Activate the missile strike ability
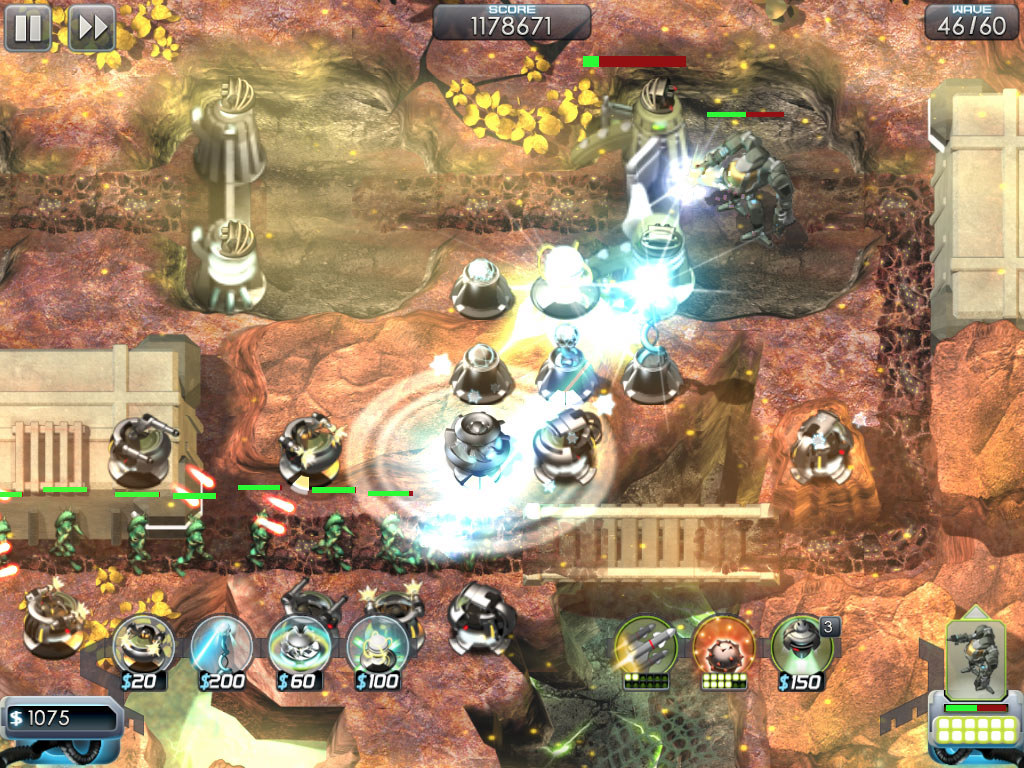 point(645,645)
